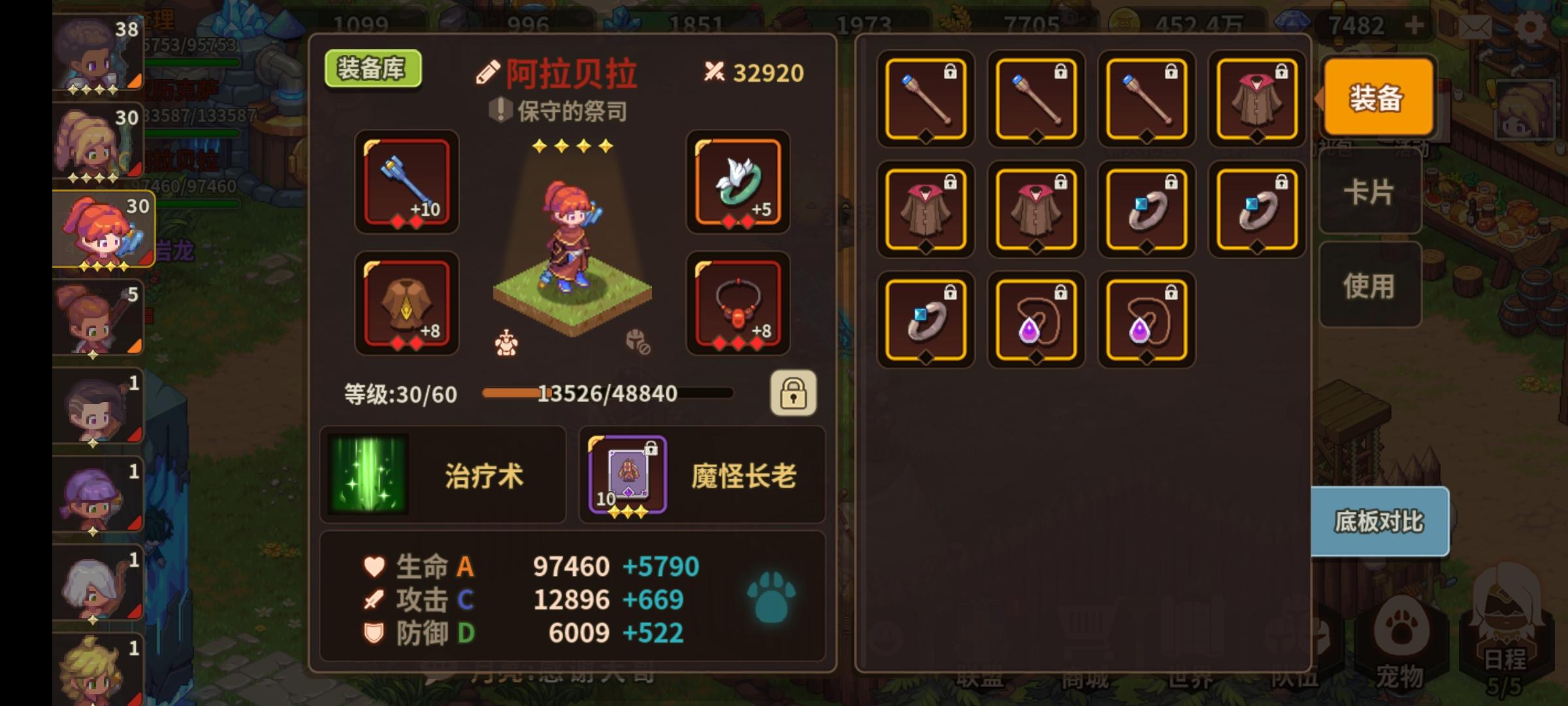The image size is (1568, 706).
Task: Click the equipped necklace slot +8
Action: click(739, 304)
